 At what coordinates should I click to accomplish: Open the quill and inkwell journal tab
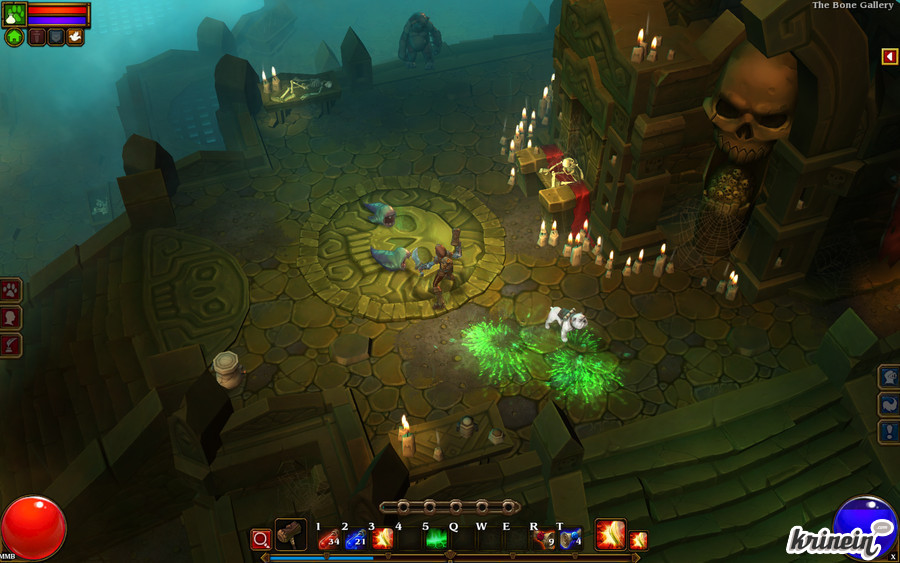[11, 345]
